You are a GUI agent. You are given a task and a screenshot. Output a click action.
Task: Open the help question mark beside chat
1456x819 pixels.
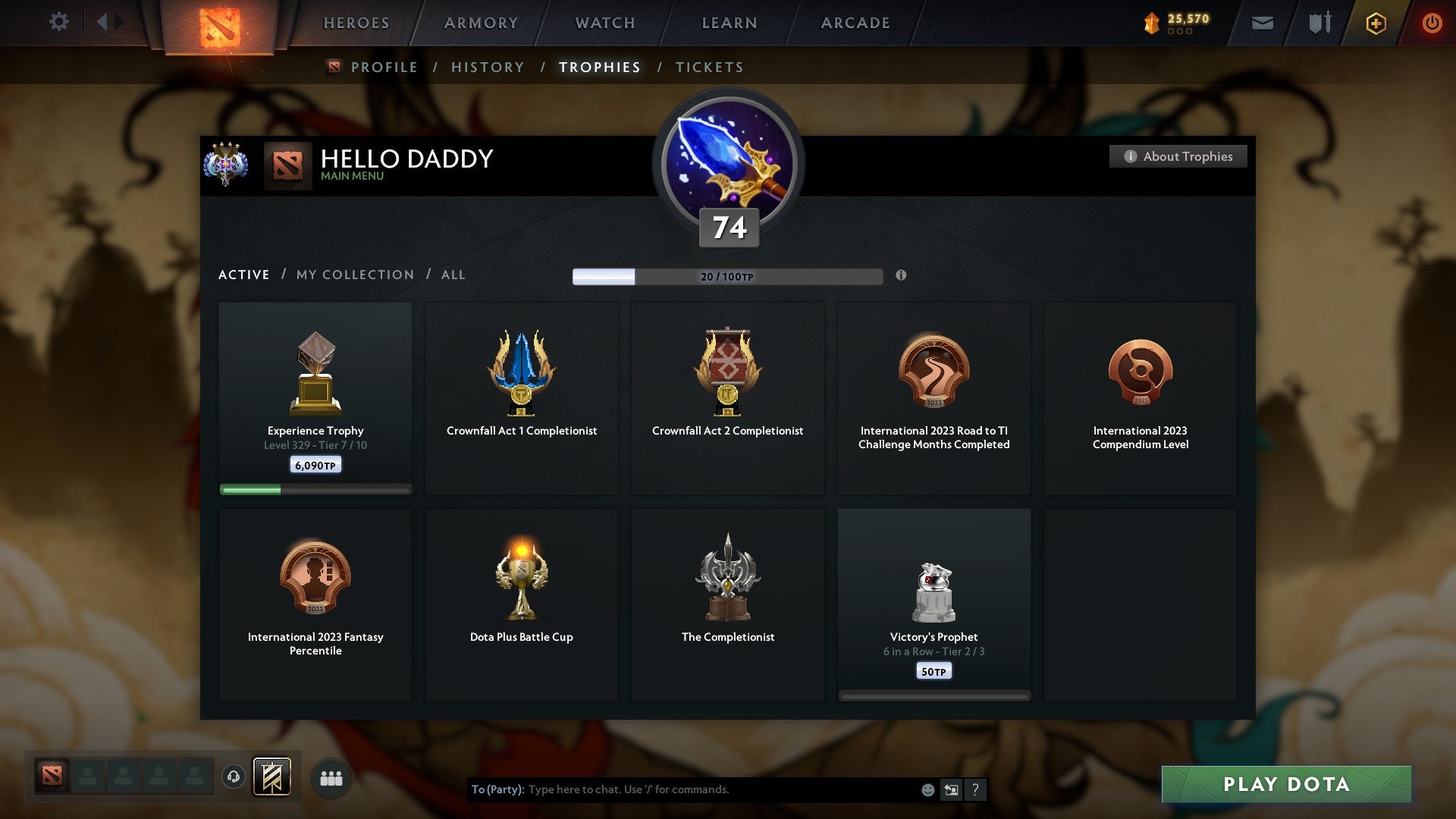[975, 789]
